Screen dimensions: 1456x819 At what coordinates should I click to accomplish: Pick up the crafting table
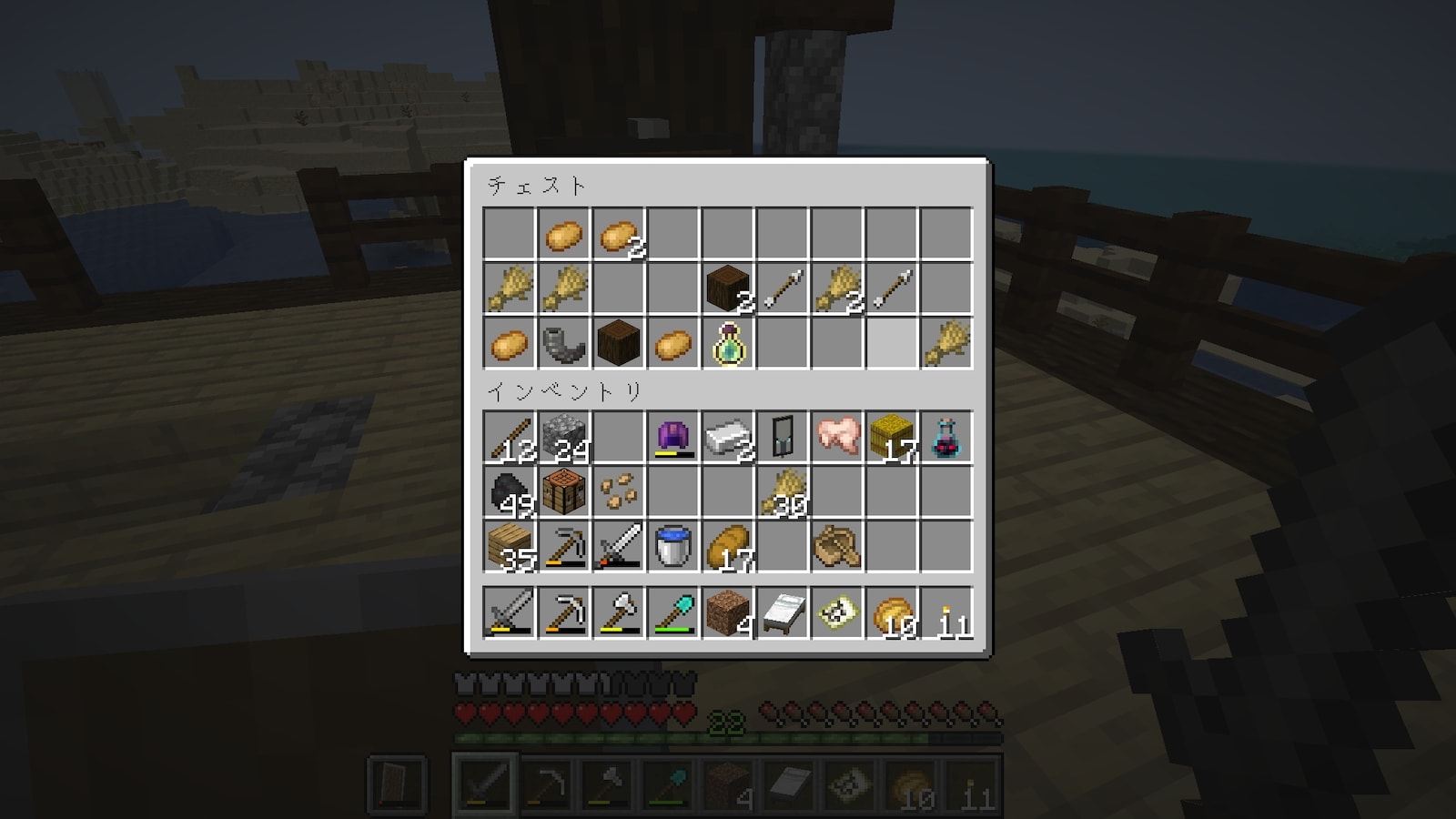click(x=563, y=491)
